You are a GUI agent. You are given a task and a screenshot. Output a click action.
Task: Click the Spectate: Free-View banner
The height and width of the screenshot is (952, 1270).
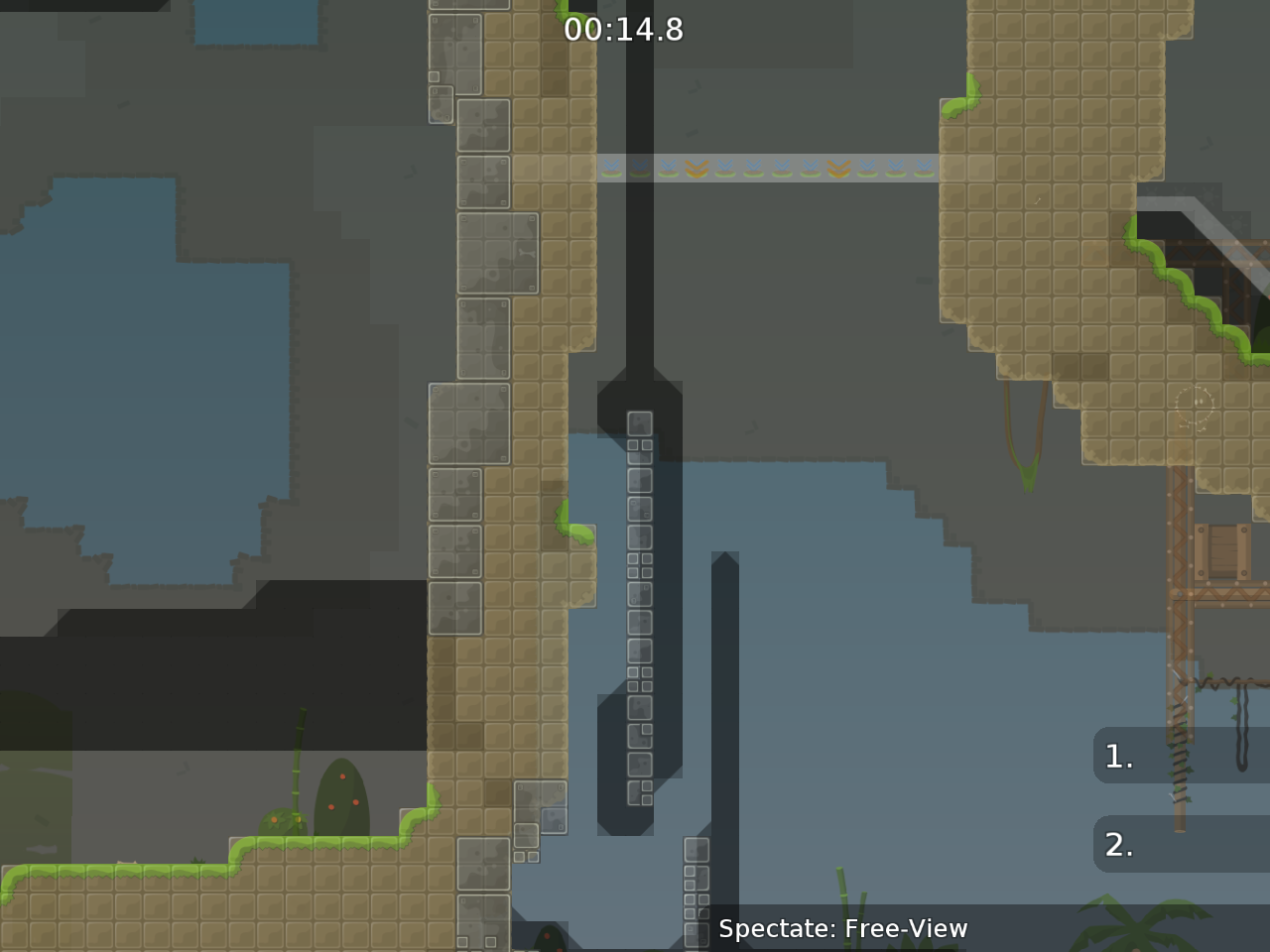pos(843,929)
